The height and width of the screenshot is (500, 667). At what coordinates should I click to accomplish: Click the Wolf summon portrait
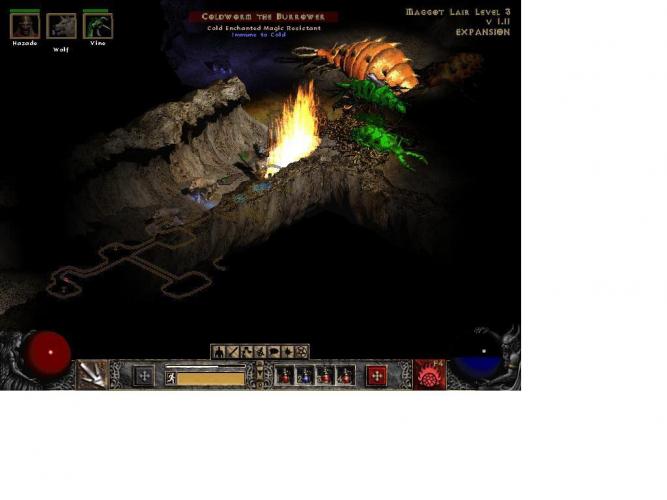click(x=61, y=26)
